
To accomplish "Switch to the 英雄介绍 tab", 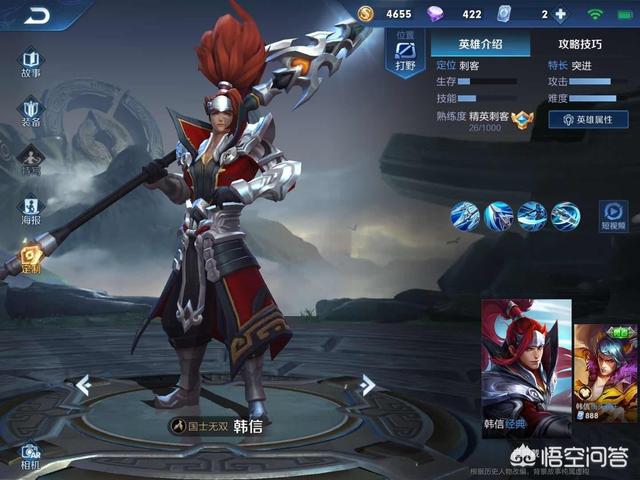I will (x=480, y=44).
